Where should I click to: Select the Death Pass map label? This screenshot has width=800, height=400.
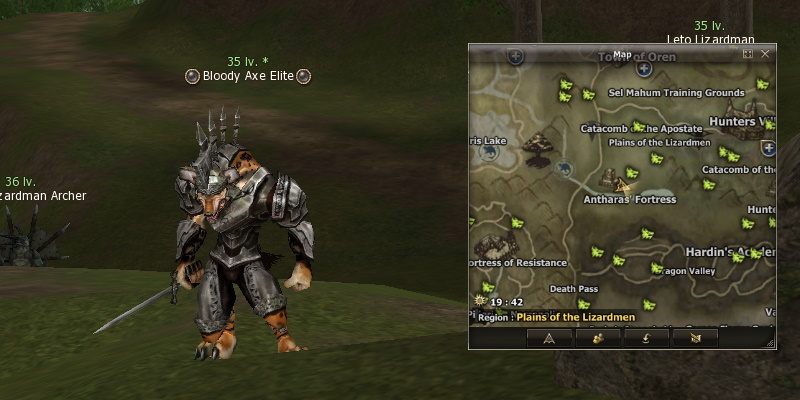click(x=574, y=289)
